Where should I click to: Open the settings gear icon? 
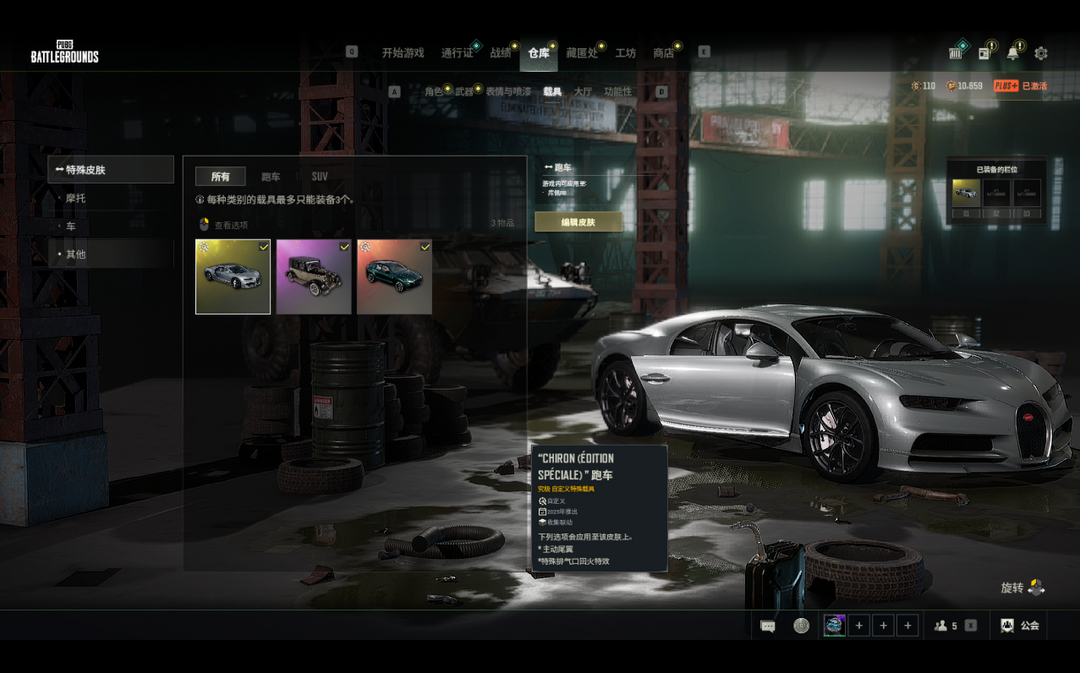coord(1041,53)
